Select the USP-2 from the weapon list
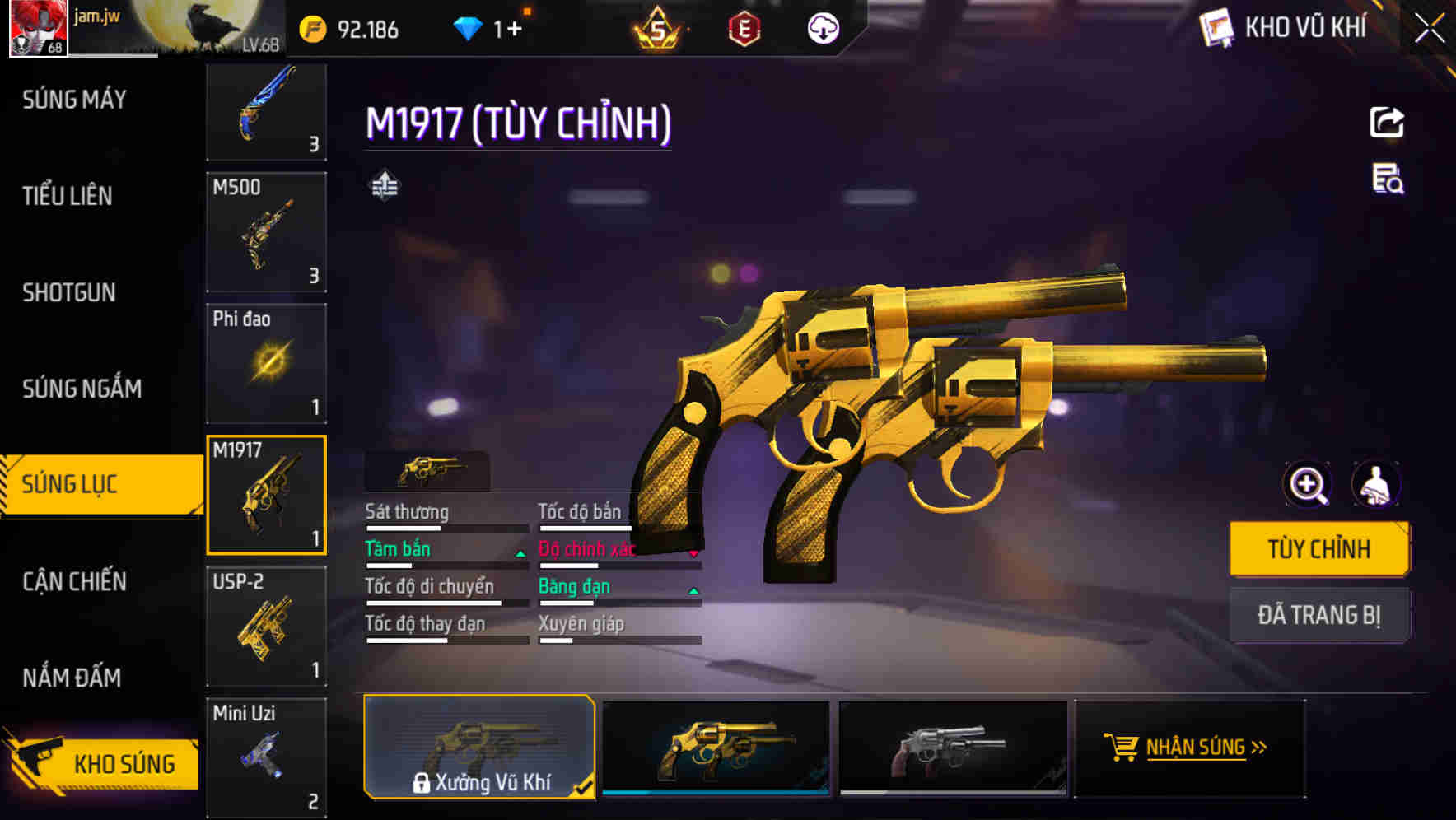This screenshot has width=1456, height=820. [267, 627]
